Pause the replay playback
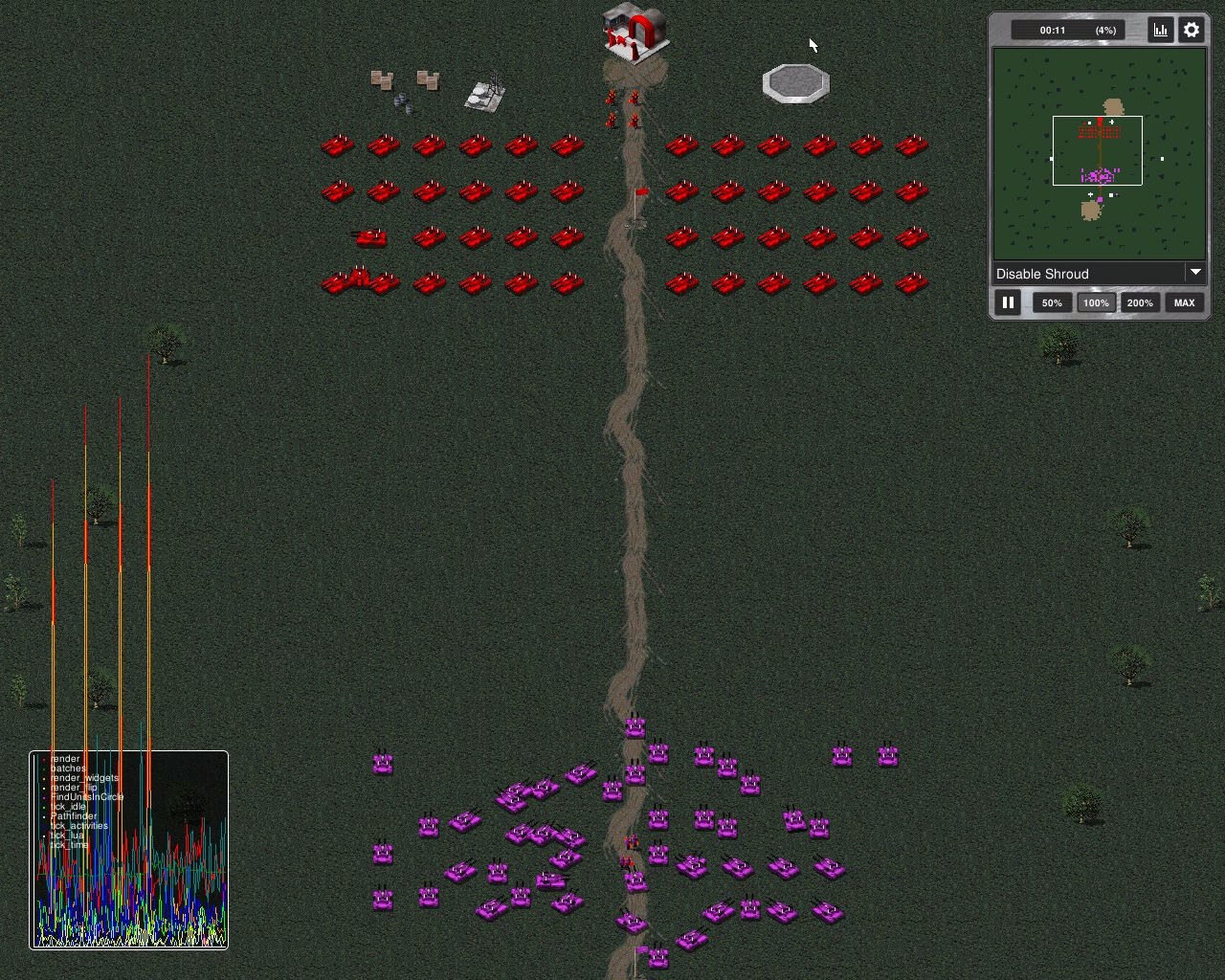The image size is (1225, 980). 1008,302
